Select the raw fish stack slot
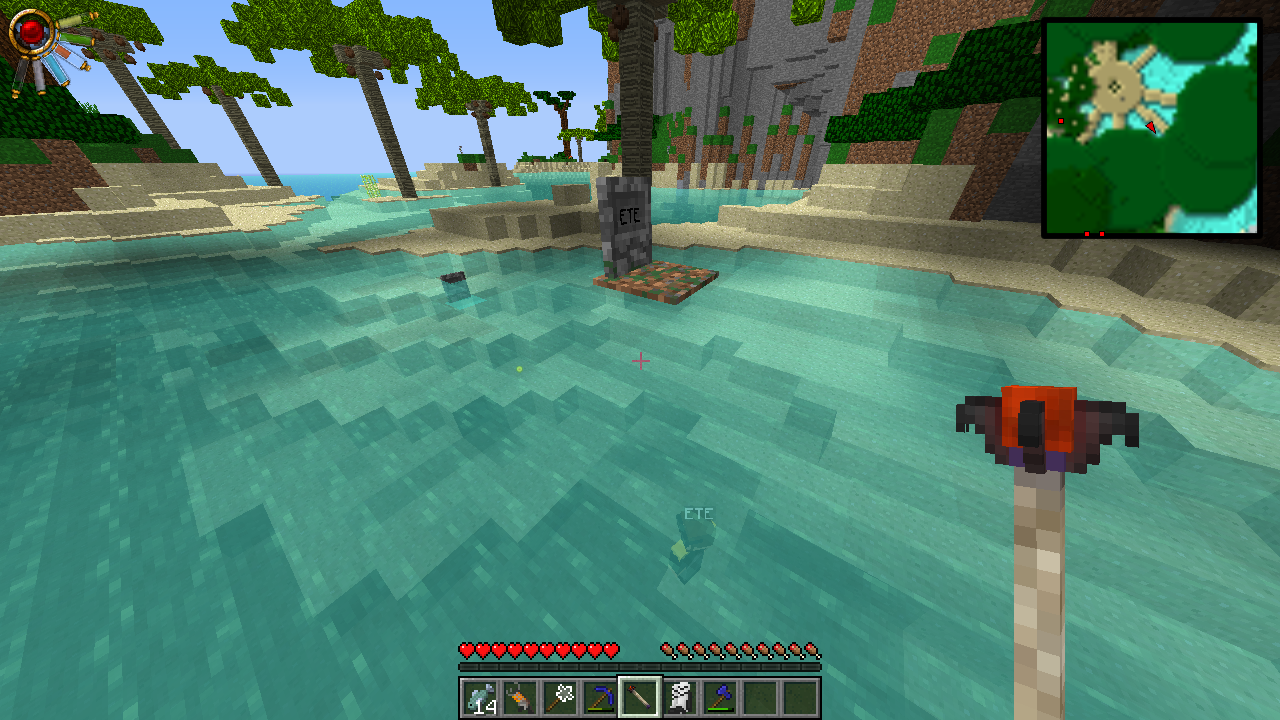1280x720 pixels. point(480,697)
